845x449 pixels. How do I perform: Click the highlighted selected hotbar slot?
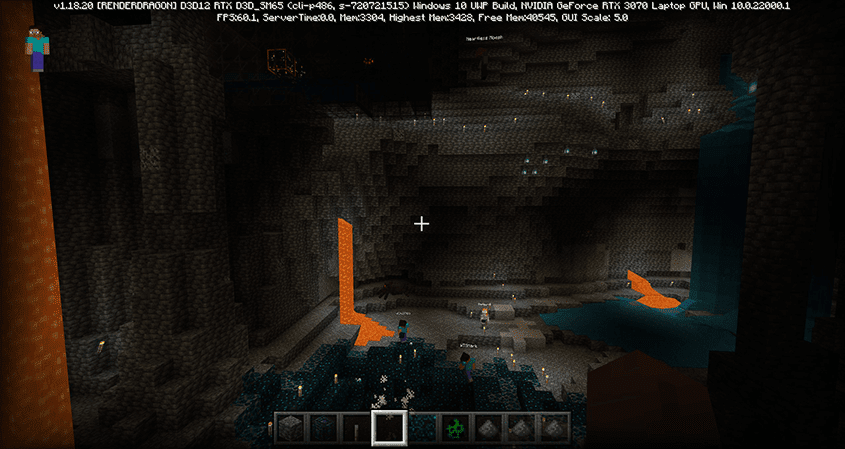pyautogui.click(x=388, y=428)
